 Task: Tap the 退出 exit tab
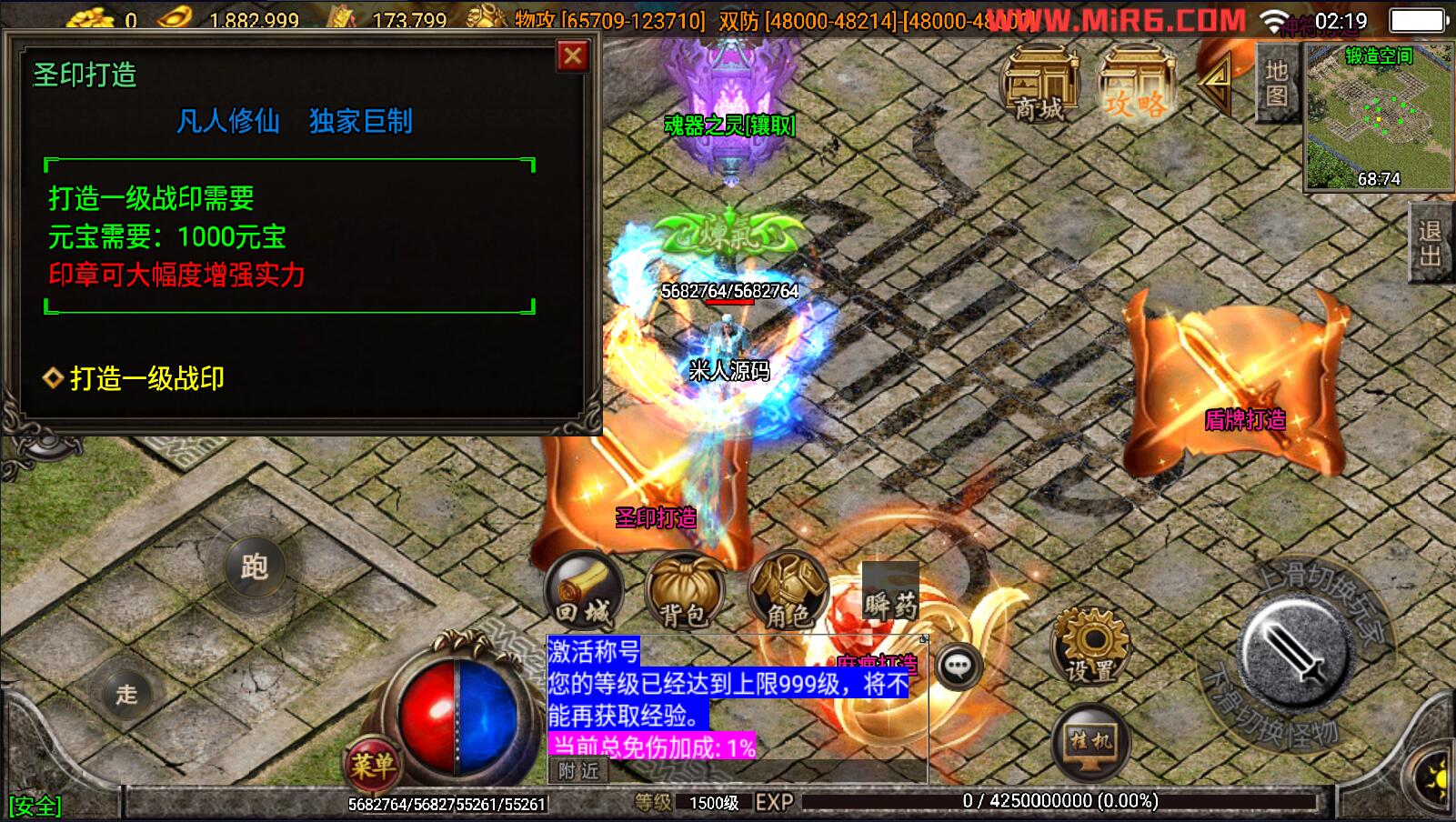click(1431, 243)
